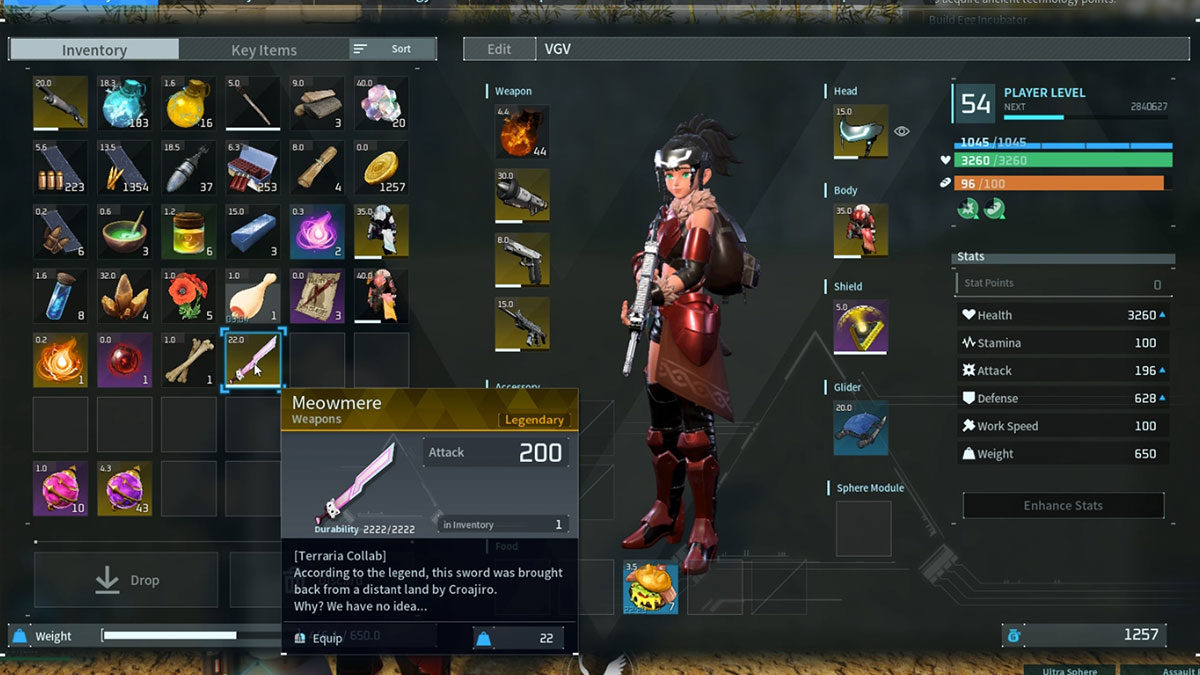Choose the equipped Body armor slot

click(861, 230)
